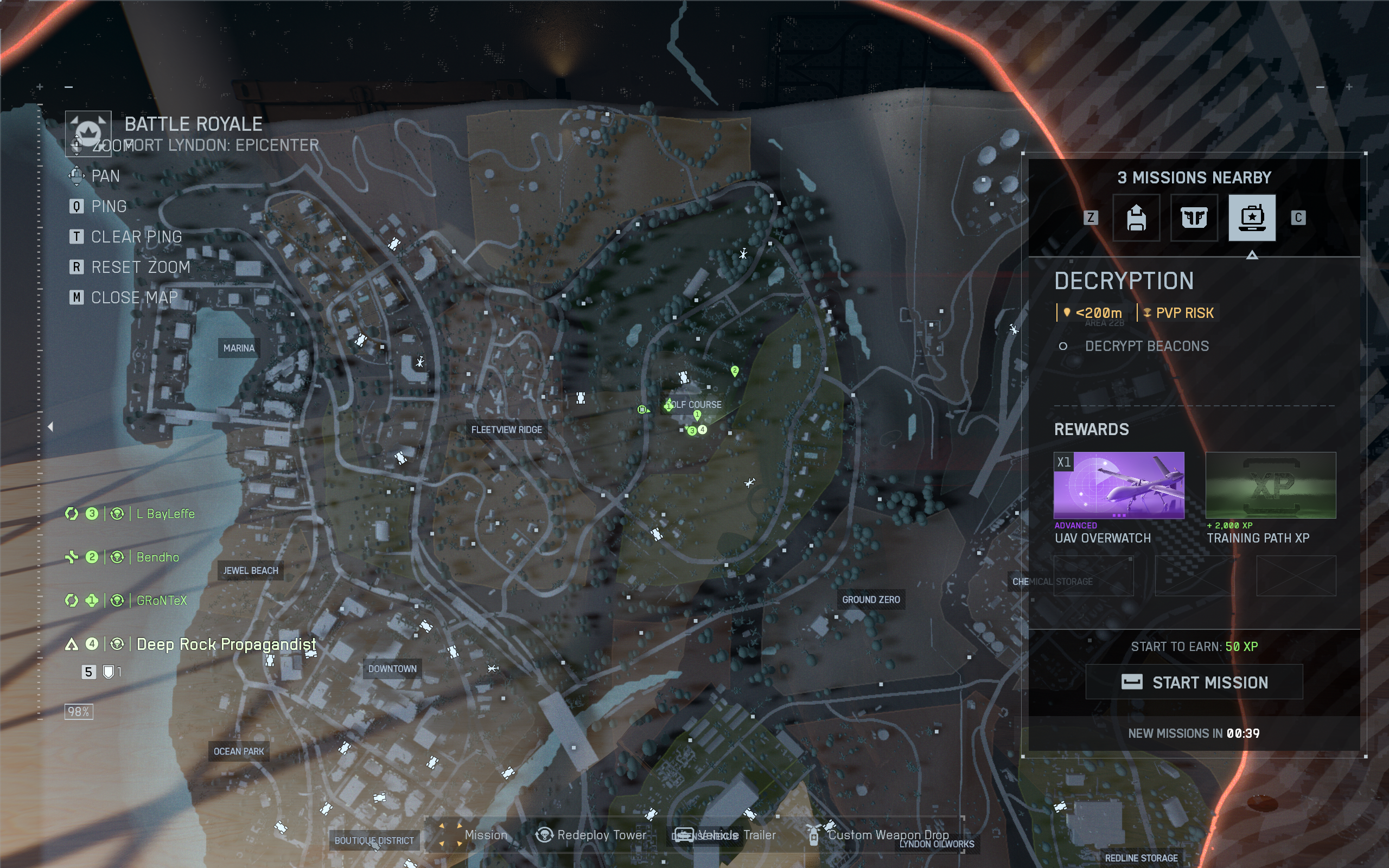Expand the left side panel arrow
The width and height of the screenshot is (1389, 868).
coord(50,426)
